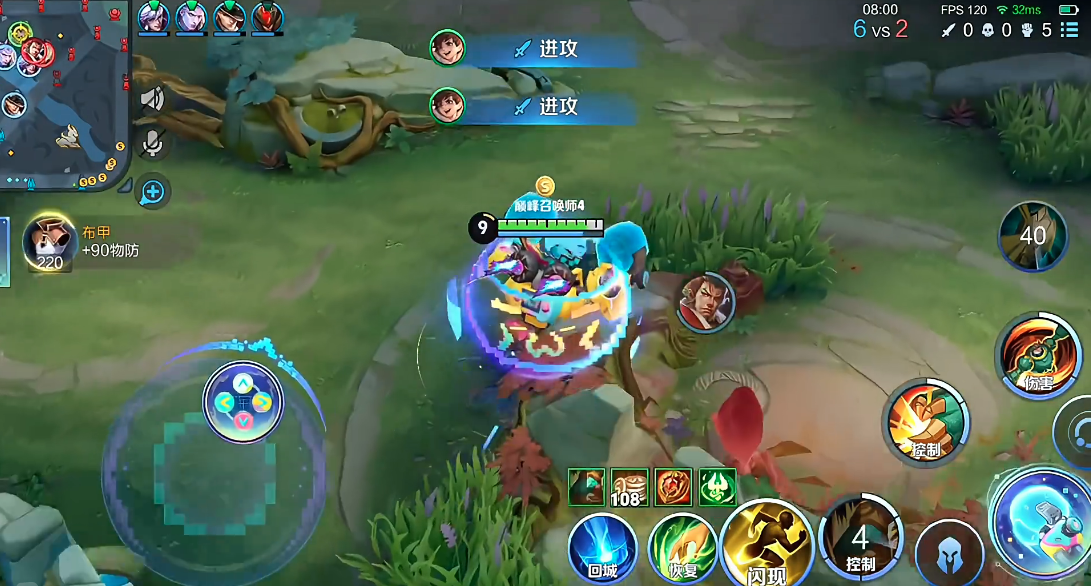Select the item slot showing 108

click(629, 487)
